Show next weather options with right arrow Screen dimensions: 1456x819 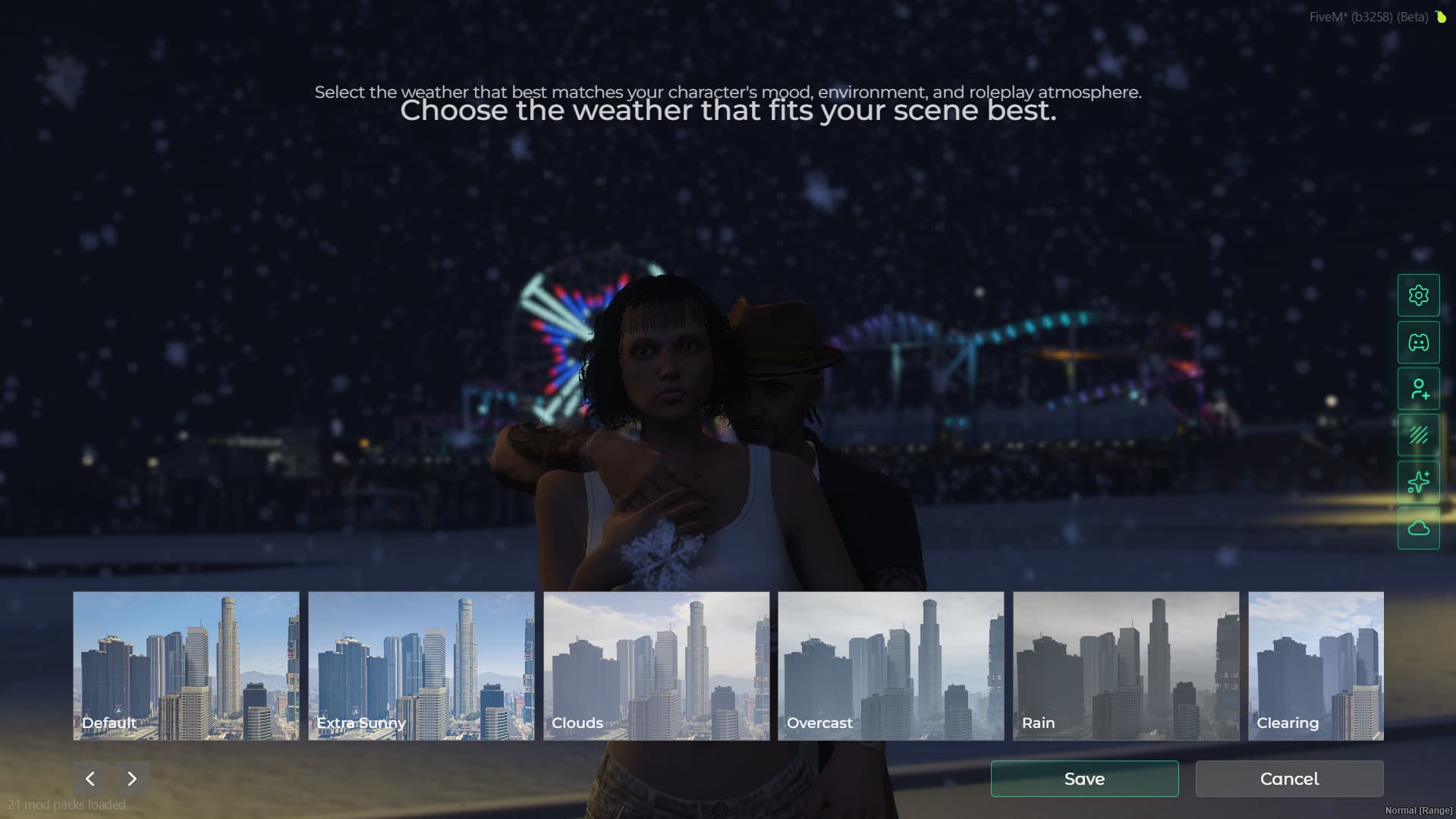(132, 779)
